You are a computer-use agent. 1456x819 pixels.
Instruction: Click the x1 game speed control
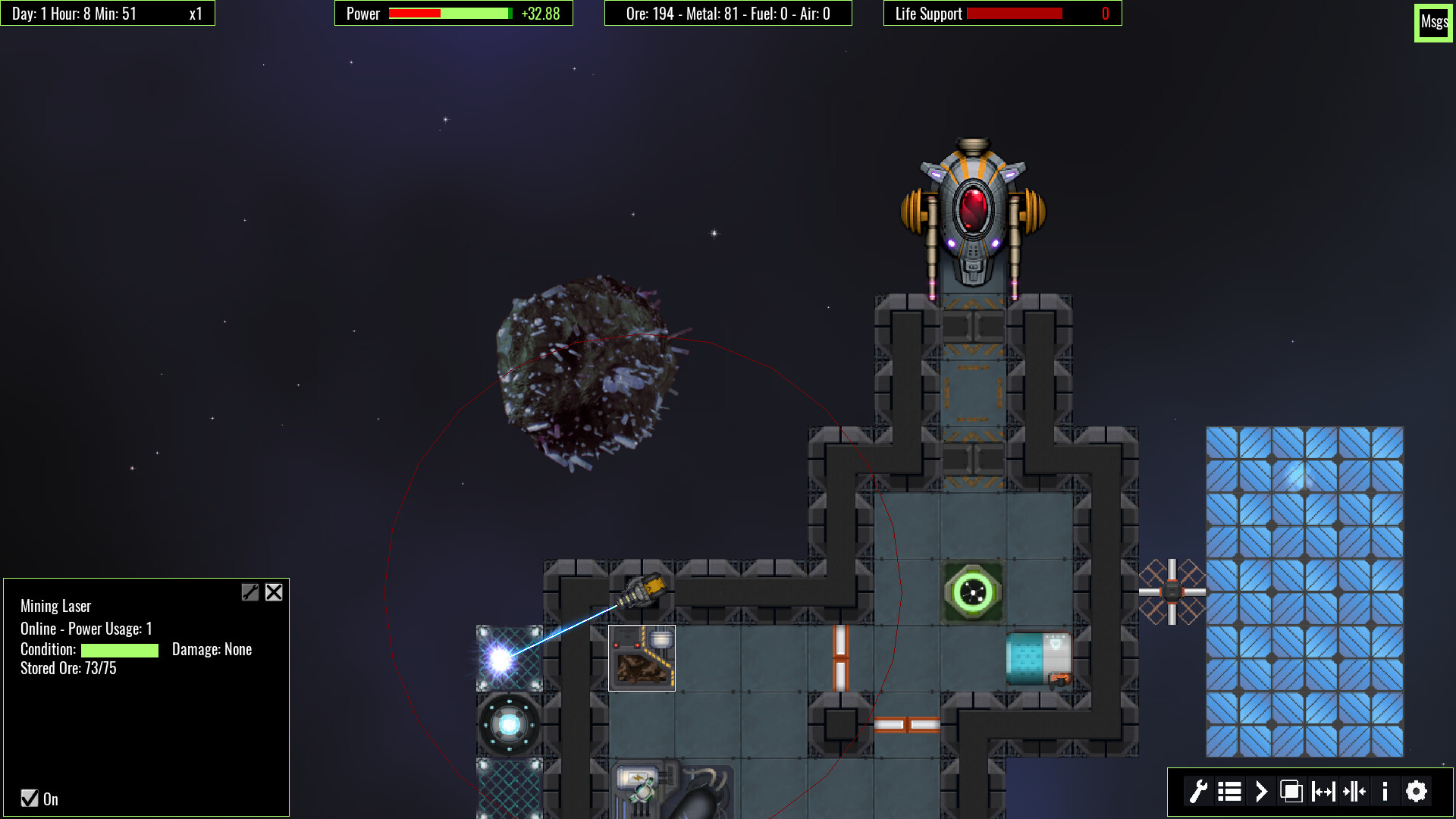pos(193,12)
